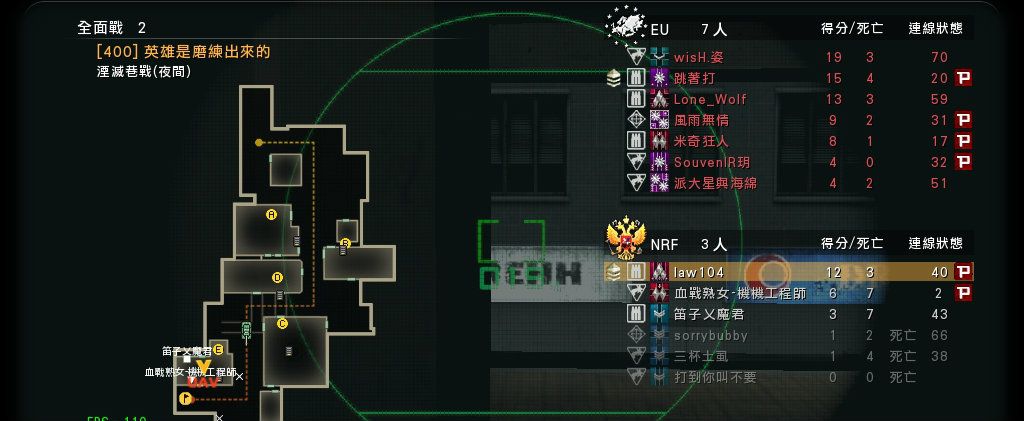
Task: Click control point D marker
Action: click(277, 277)
